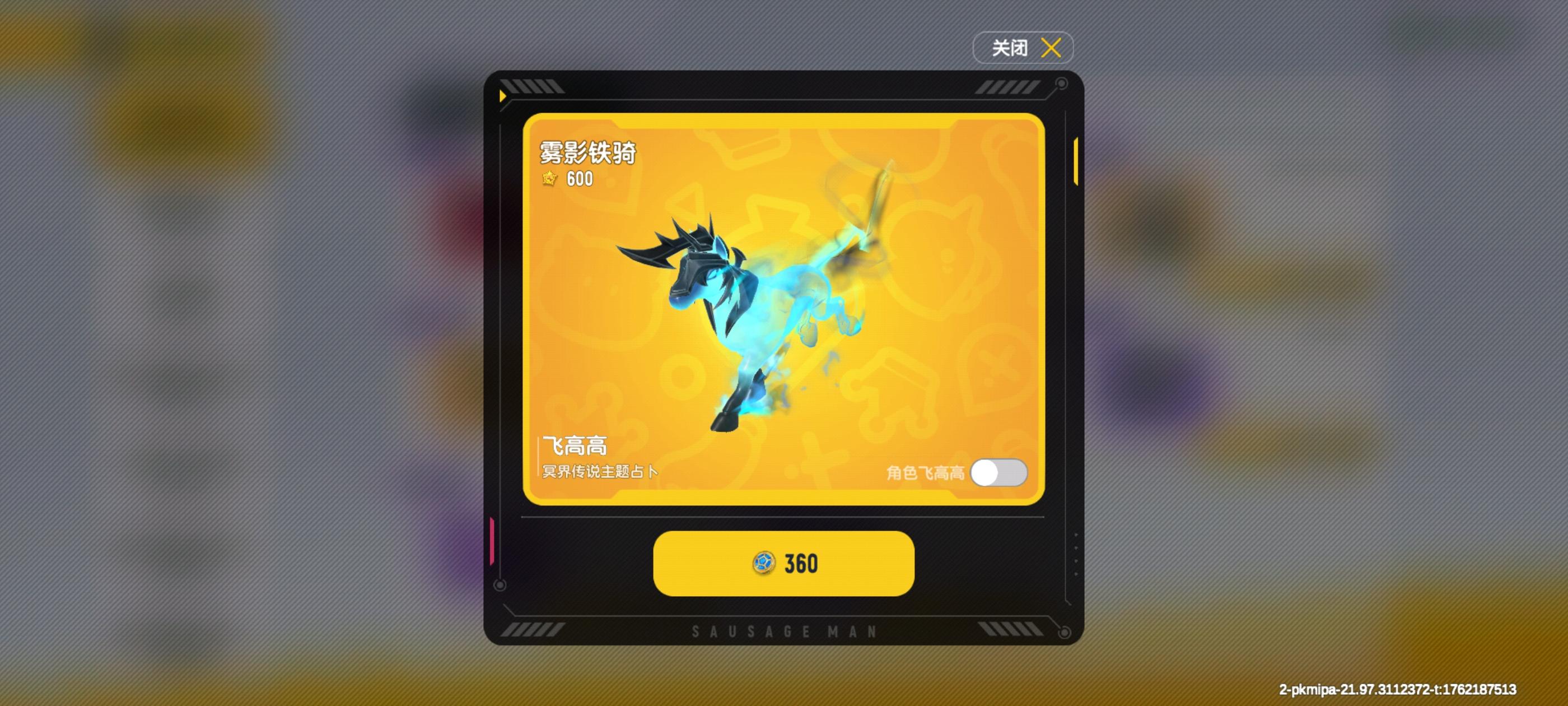Open details via the 雾影铁骑 title
The height and width of the screenshot is (706, 1568).
589,154
